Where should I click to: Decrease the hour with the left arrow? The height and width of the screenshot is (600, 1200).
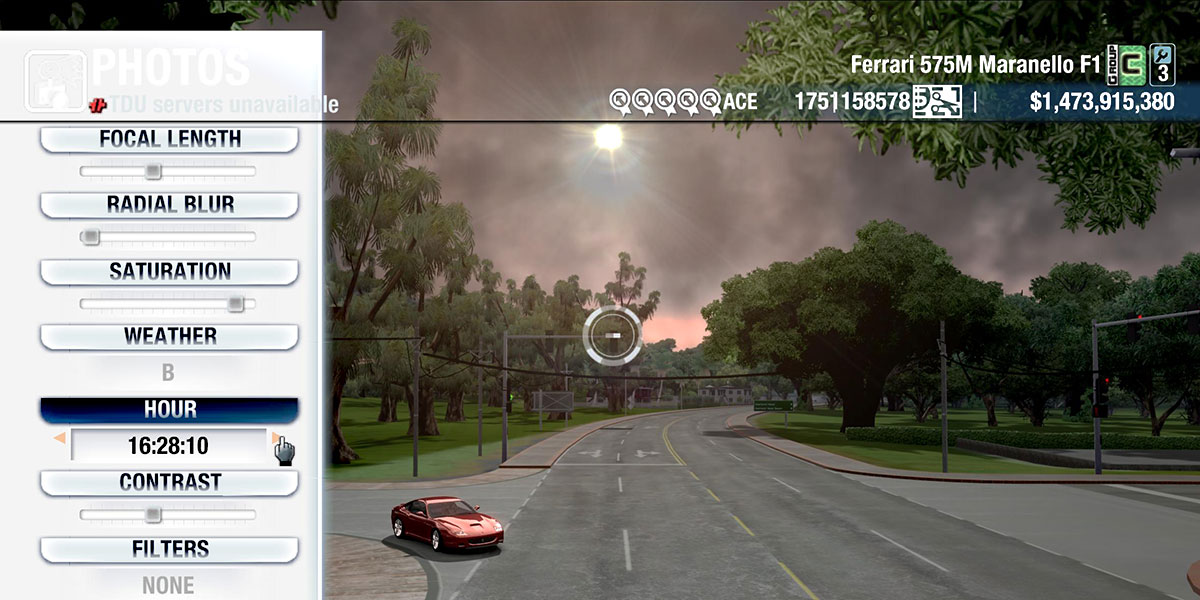click(x=60, y=438)
